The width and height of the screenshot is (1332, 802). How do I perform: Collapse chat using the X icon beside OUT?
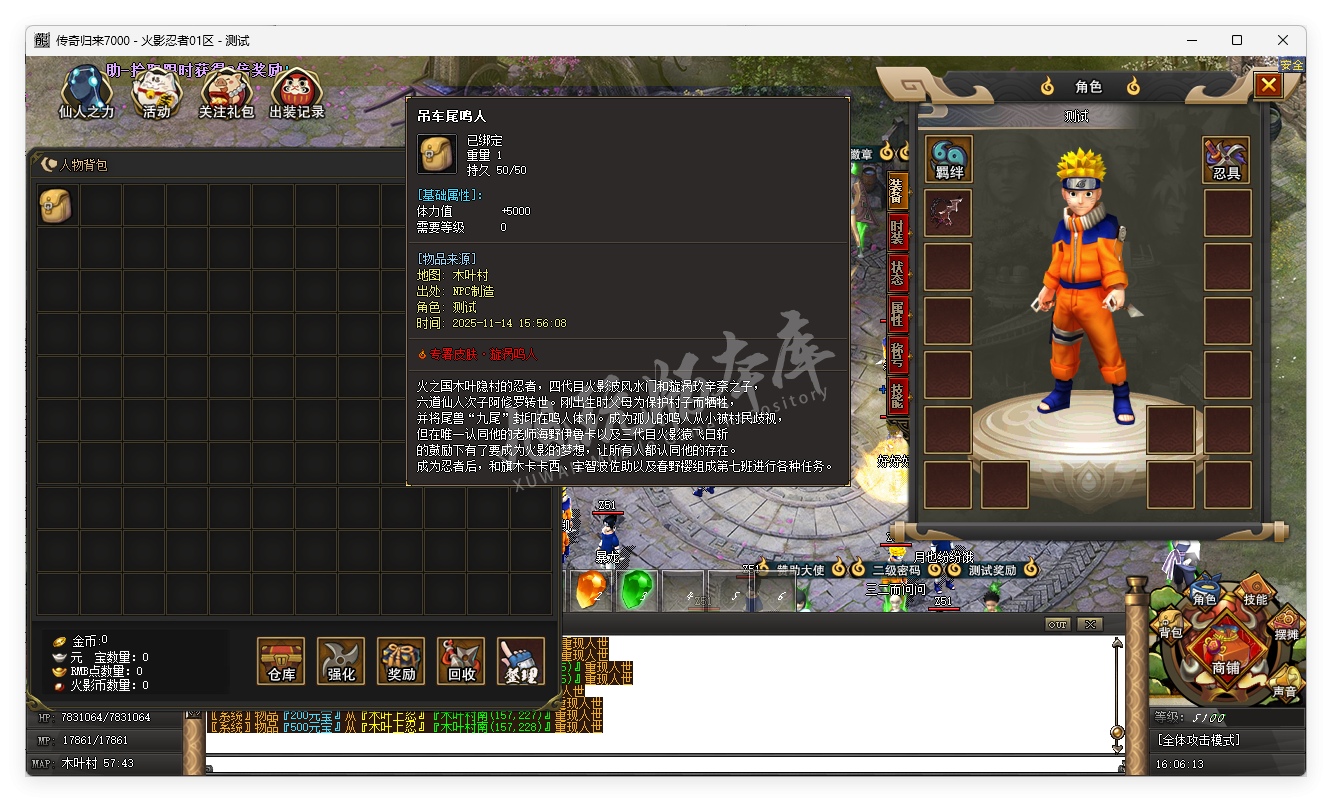click(x=1089, y=623)
